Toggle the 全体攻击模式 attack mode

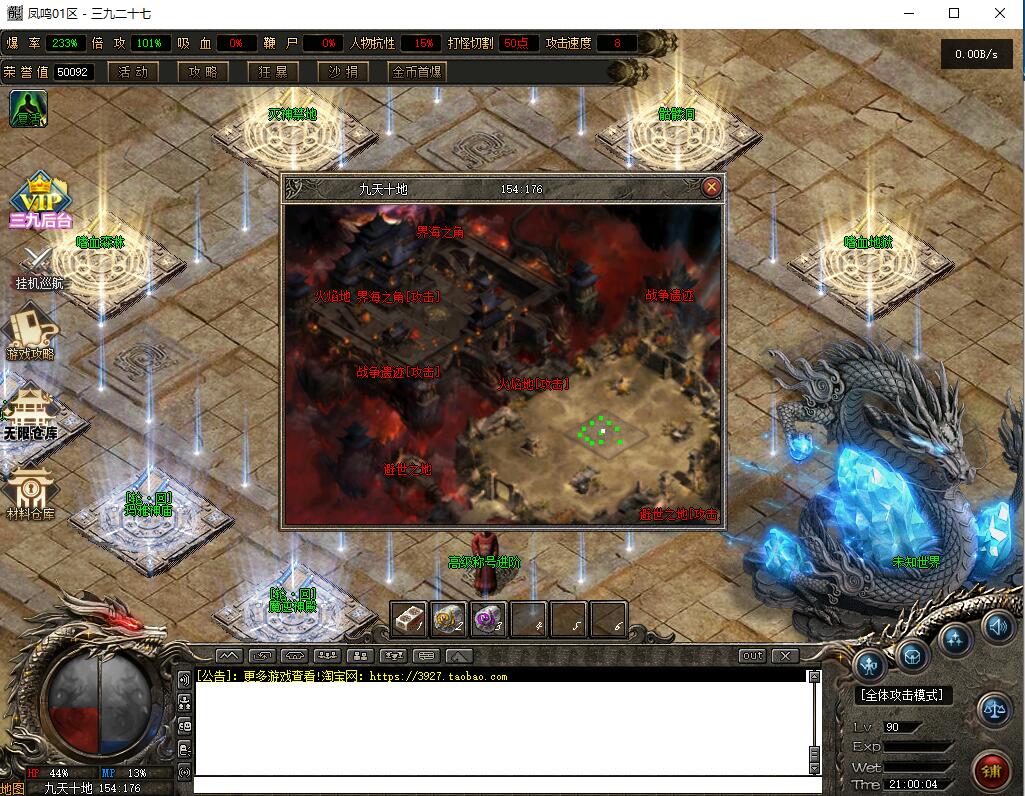tap(904, 695)
